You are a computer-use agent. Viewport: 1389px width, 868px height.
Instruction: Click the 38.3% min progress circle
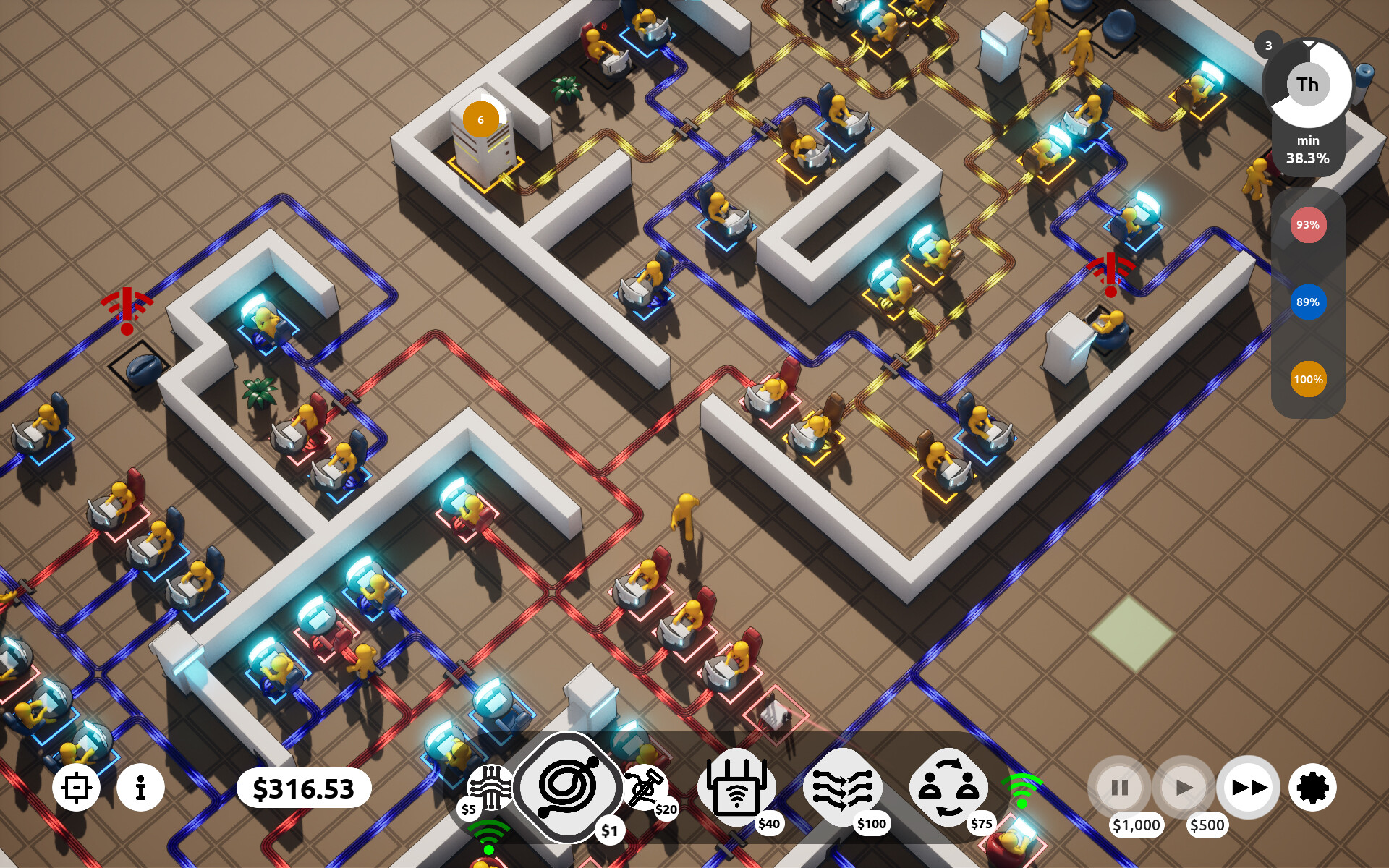[1307, 145]
